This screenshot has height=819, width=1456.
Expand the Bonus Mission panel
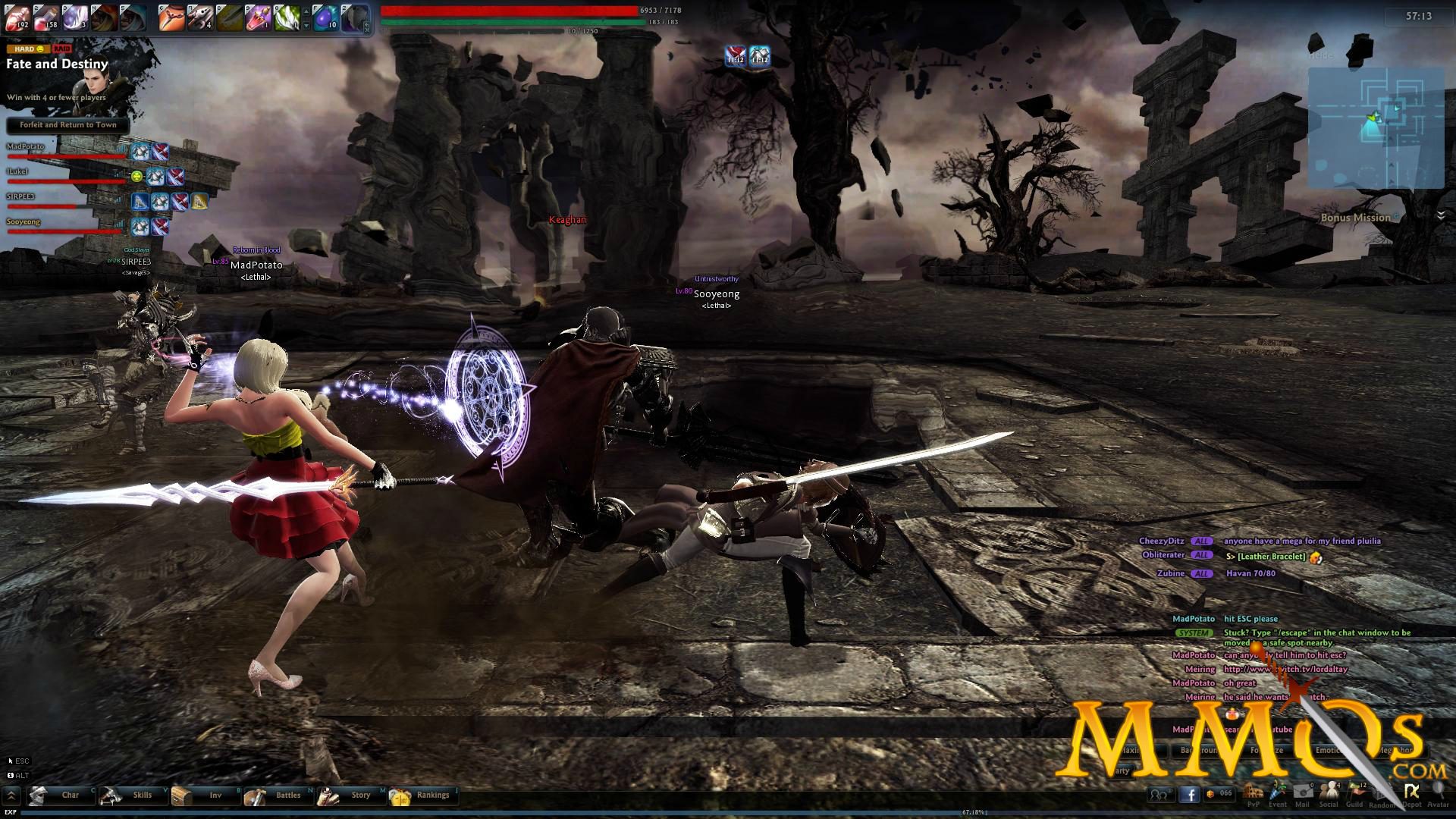[x=1440, y=216]
